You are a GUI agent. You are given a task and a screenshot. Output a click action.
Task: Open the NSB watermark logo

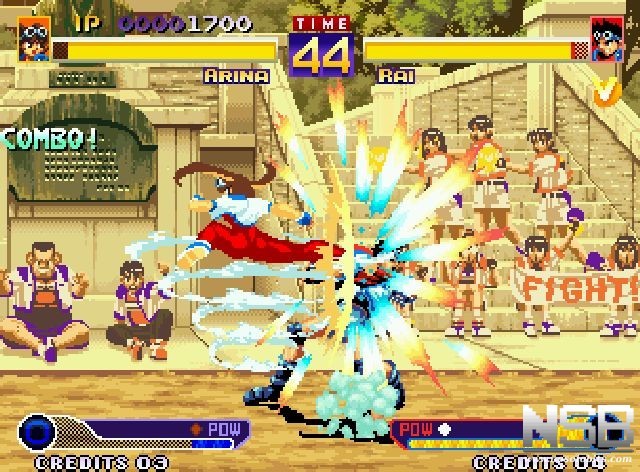[591, 429]
